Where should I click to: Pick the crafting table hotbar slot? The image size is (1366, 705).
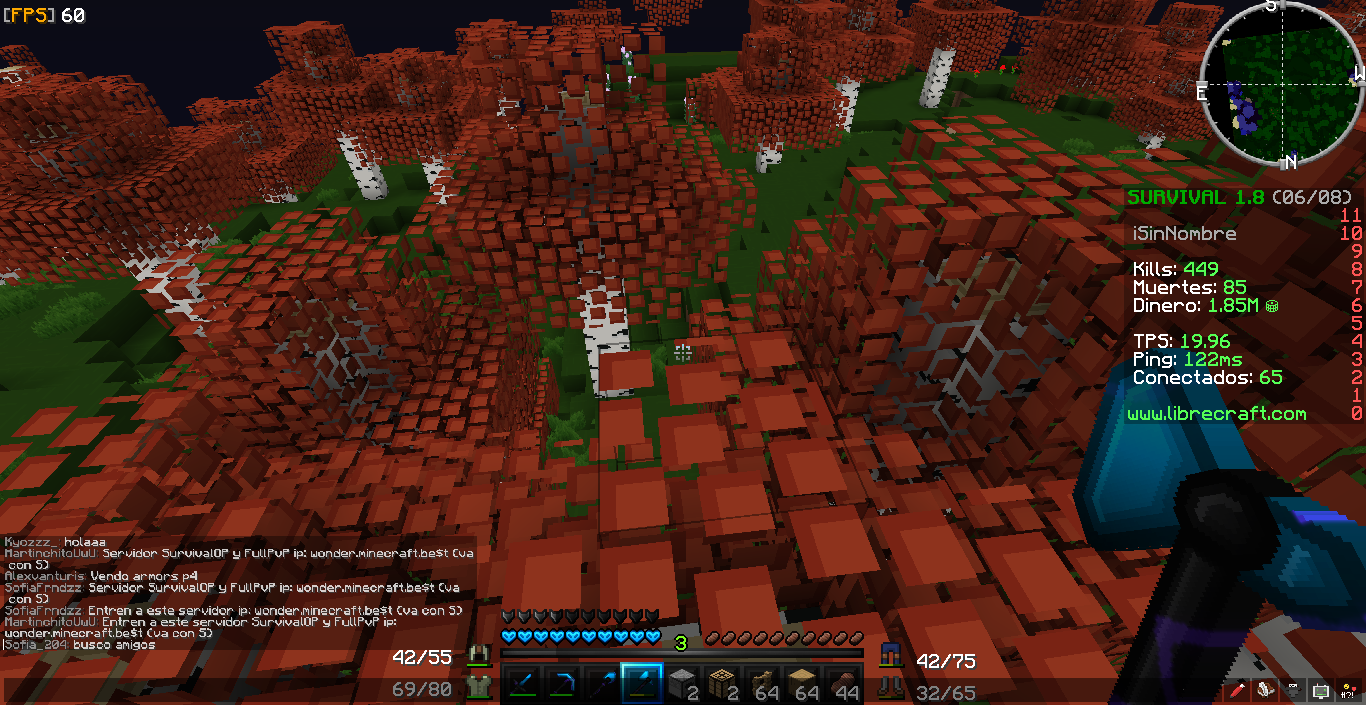pyautogui.click(x=722, y=685)
